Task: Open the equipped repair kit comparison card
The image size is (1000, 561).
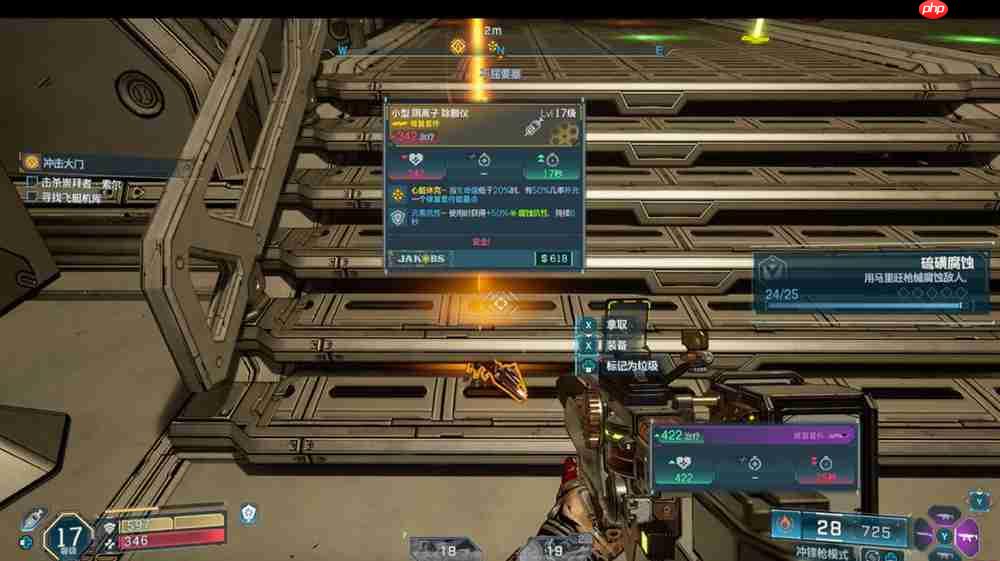Action: pos(752,455)
